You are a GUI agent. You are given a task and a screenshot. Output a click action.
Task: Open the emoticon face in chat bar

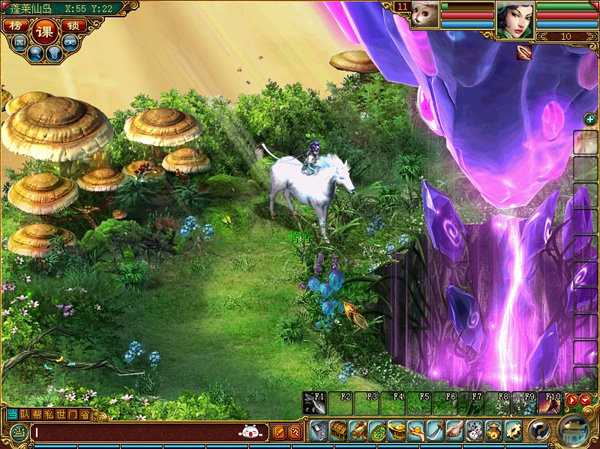250,432
